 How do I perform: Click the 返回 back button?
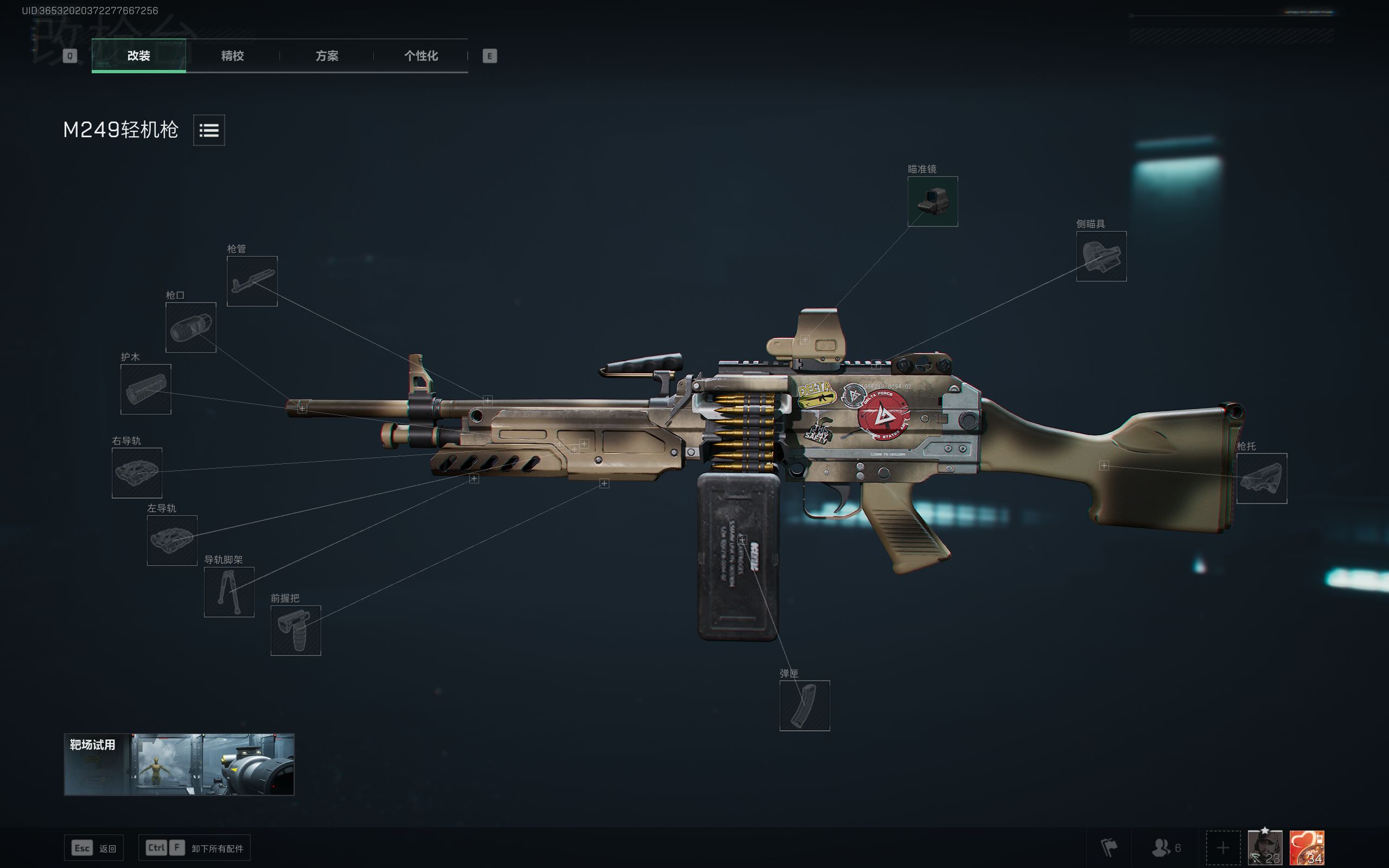point(93,848)
